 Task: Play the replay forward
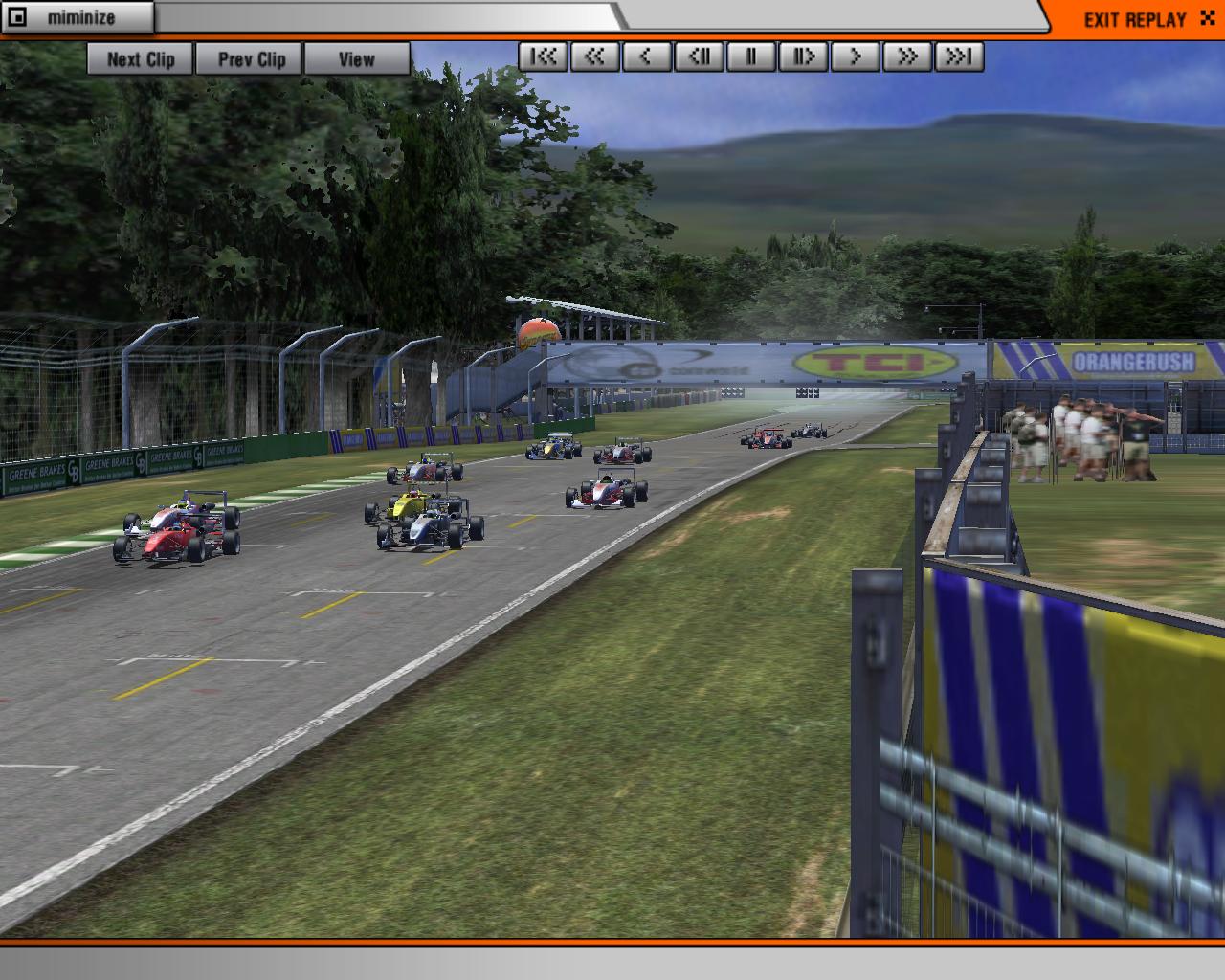pyautogui.click(x=855, y=57)
